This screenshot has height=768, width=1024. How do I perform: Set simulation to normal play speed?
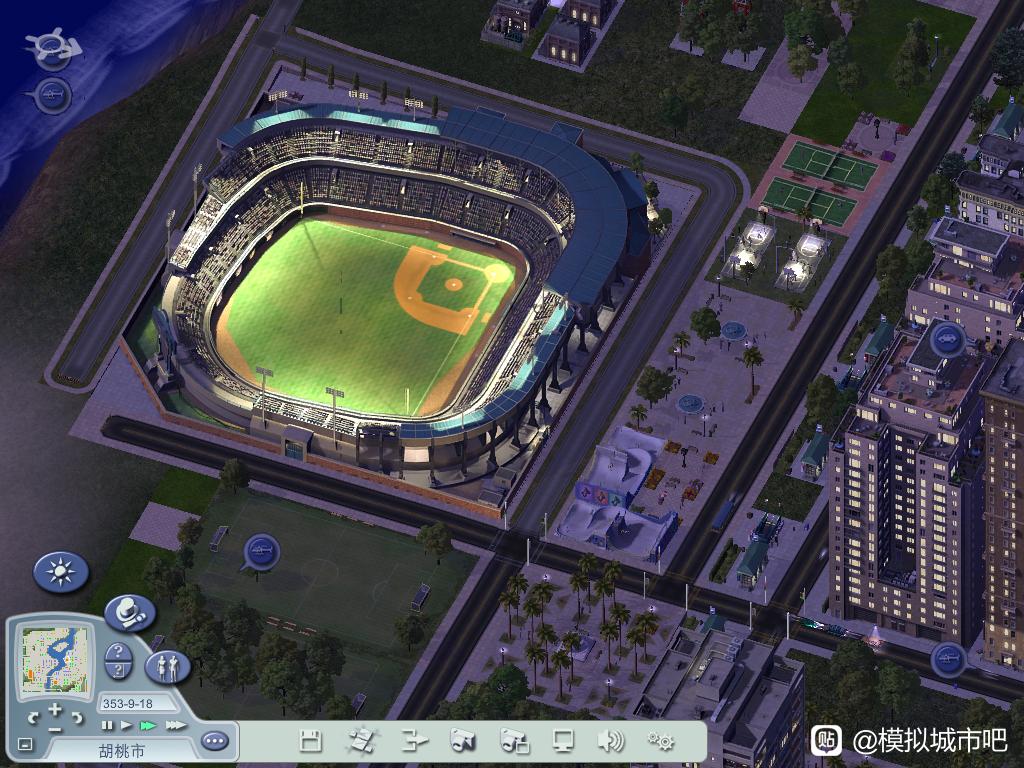tap(126, 725)
